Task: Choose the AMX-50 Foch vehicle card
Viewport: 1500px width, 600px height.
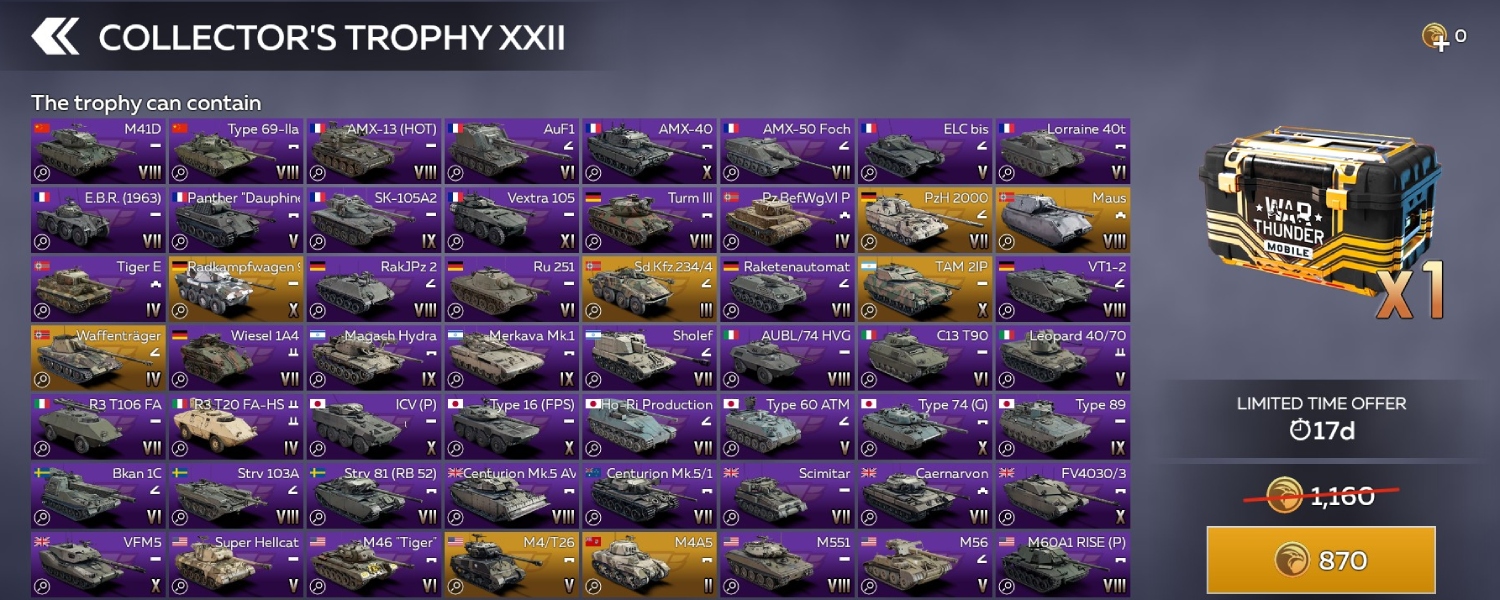Action: 787,152
